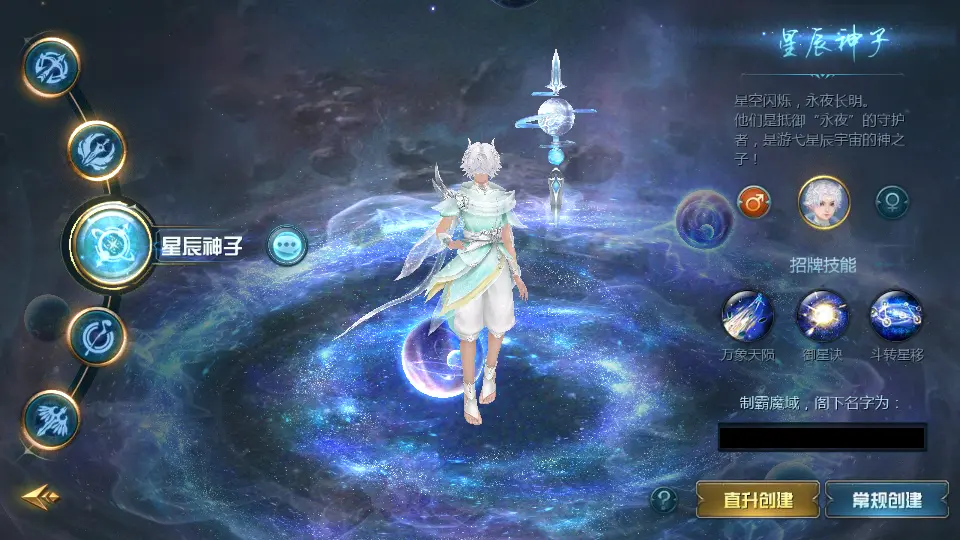This screenshot has width=960, height=540.
Task: Select the white-haired character portrait
Action: point(824,202)
